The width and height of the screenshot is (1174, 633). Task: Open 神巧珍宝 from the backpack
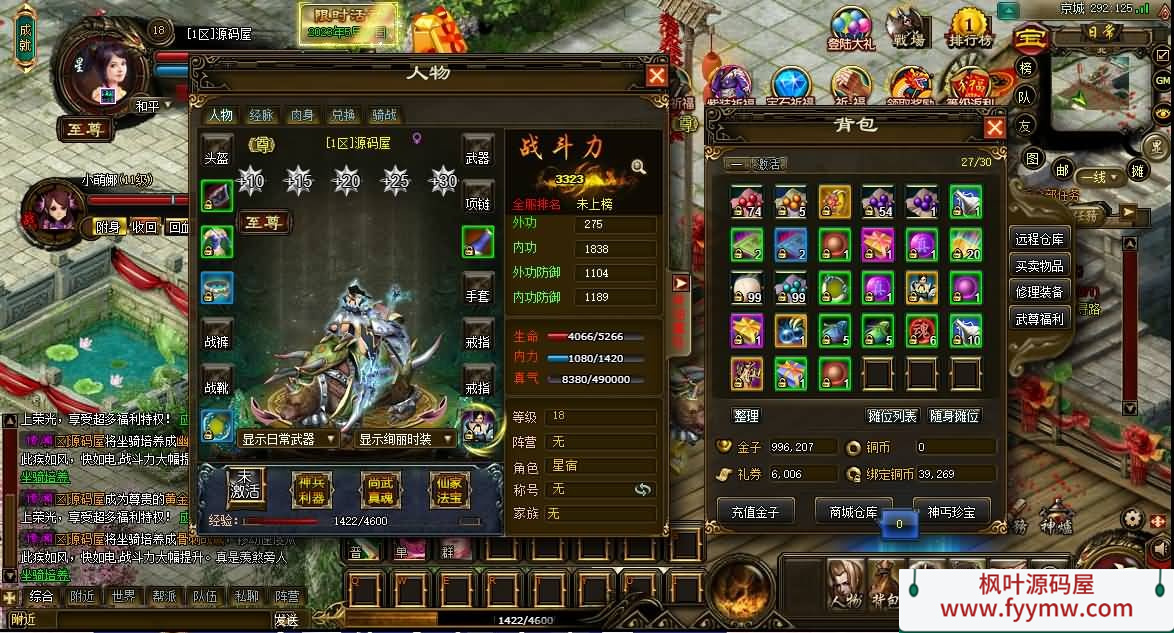click(946, 512)
